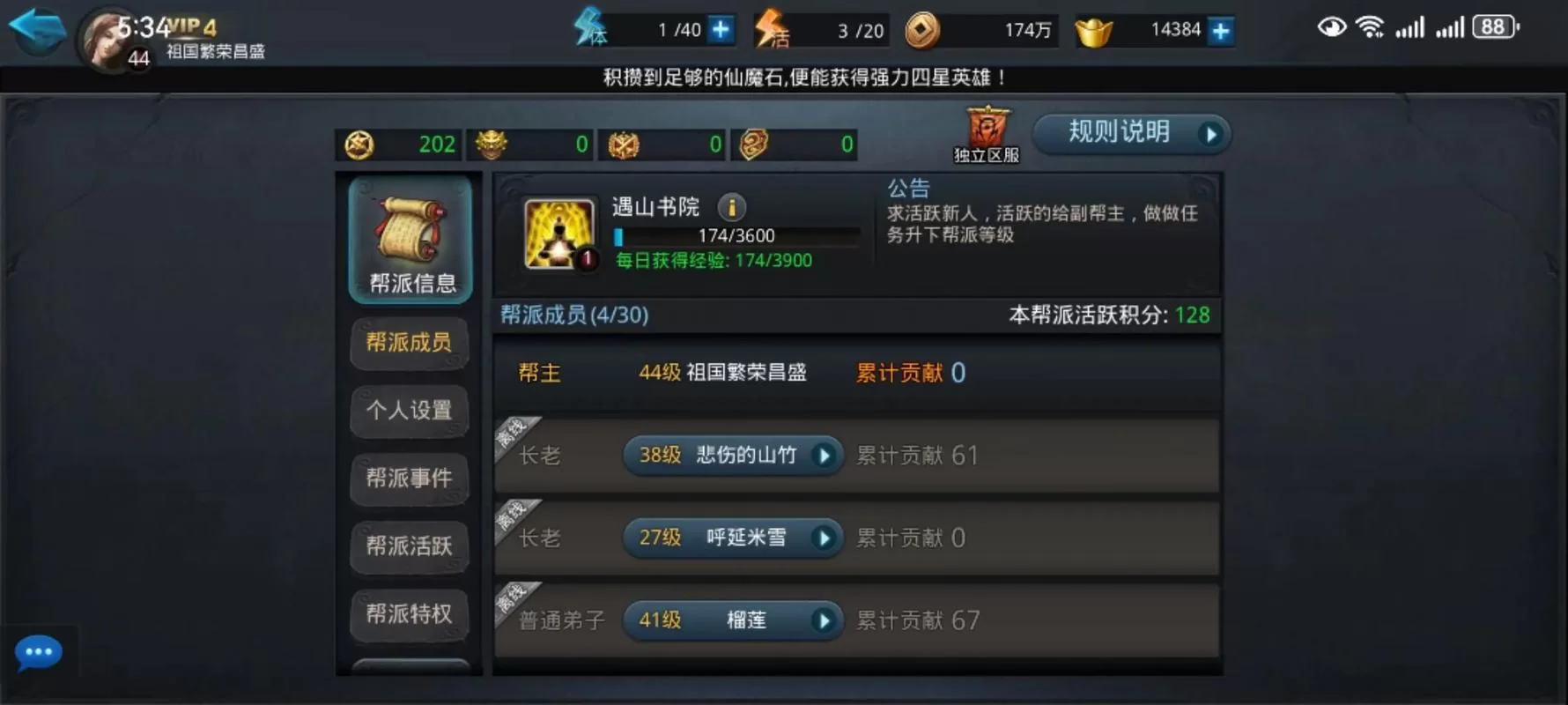The image size is (1568, 705).
Task: Open 个人设置 in the sidebar
Action: 410,412
